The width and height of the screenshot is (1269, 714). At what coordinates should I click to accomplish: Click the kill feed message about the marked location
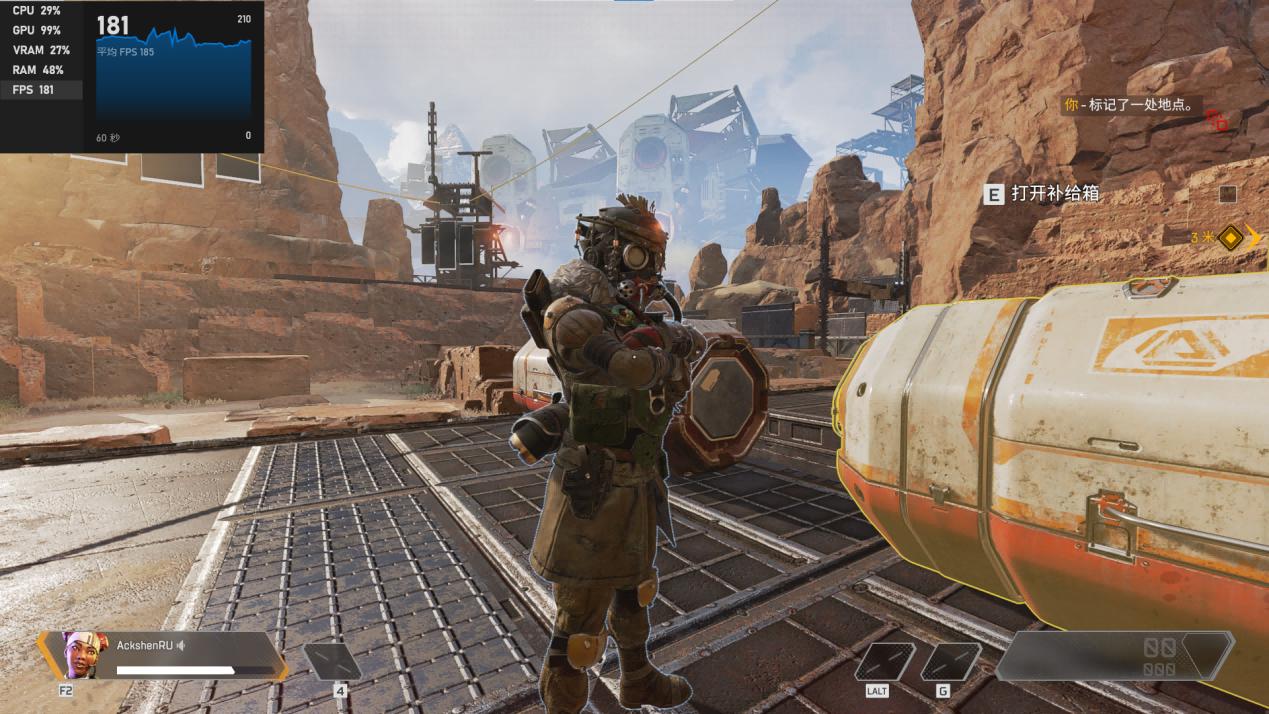(1132, 105)
